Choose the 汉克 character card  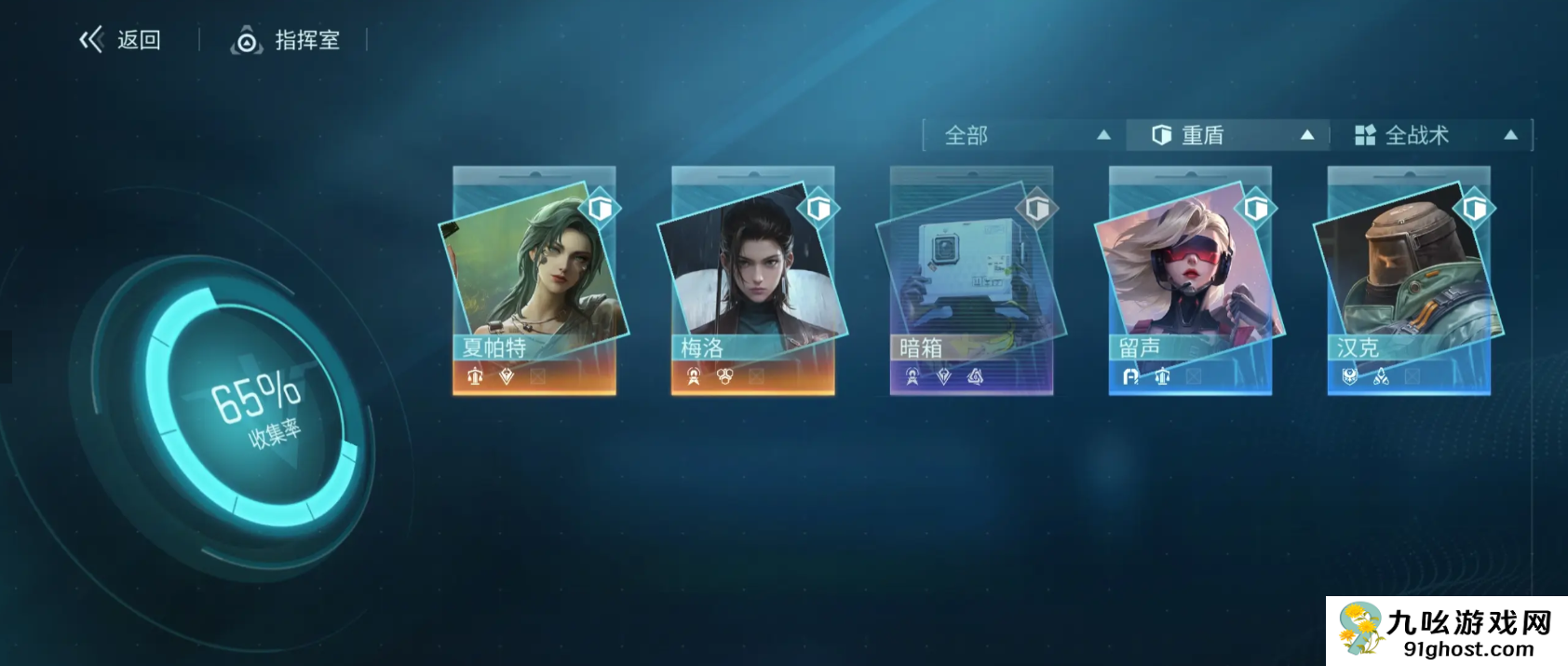(1409, 280)
